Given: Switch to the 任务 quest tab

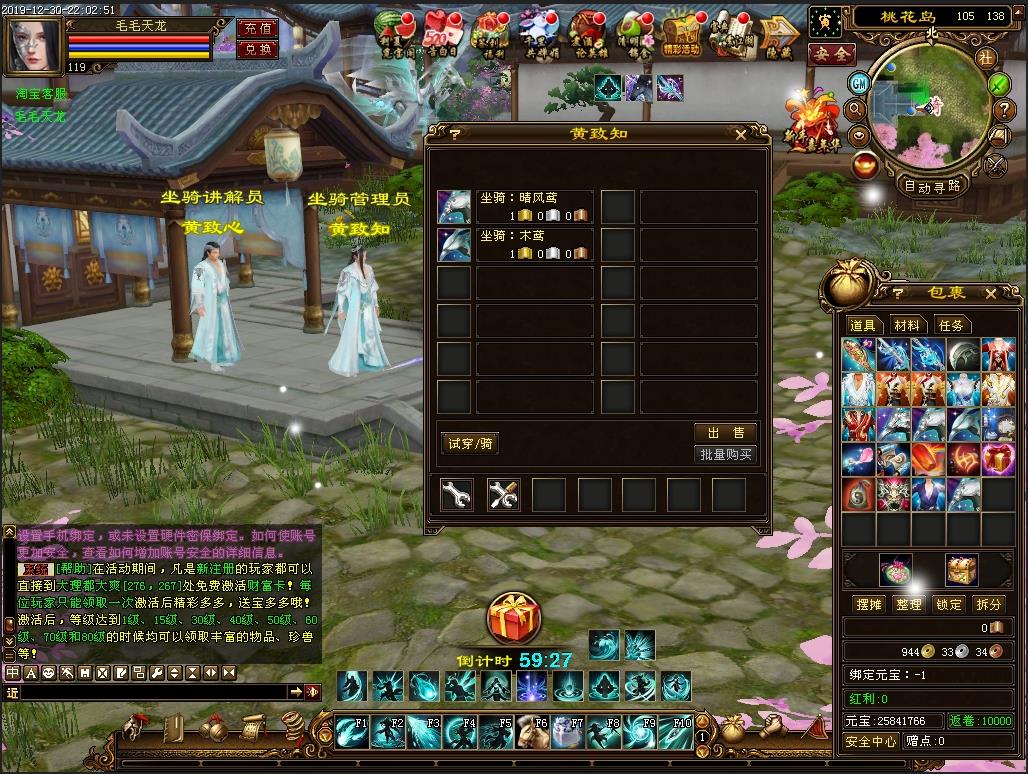Looking at the screenshot, I should click(x=951, y=325).
